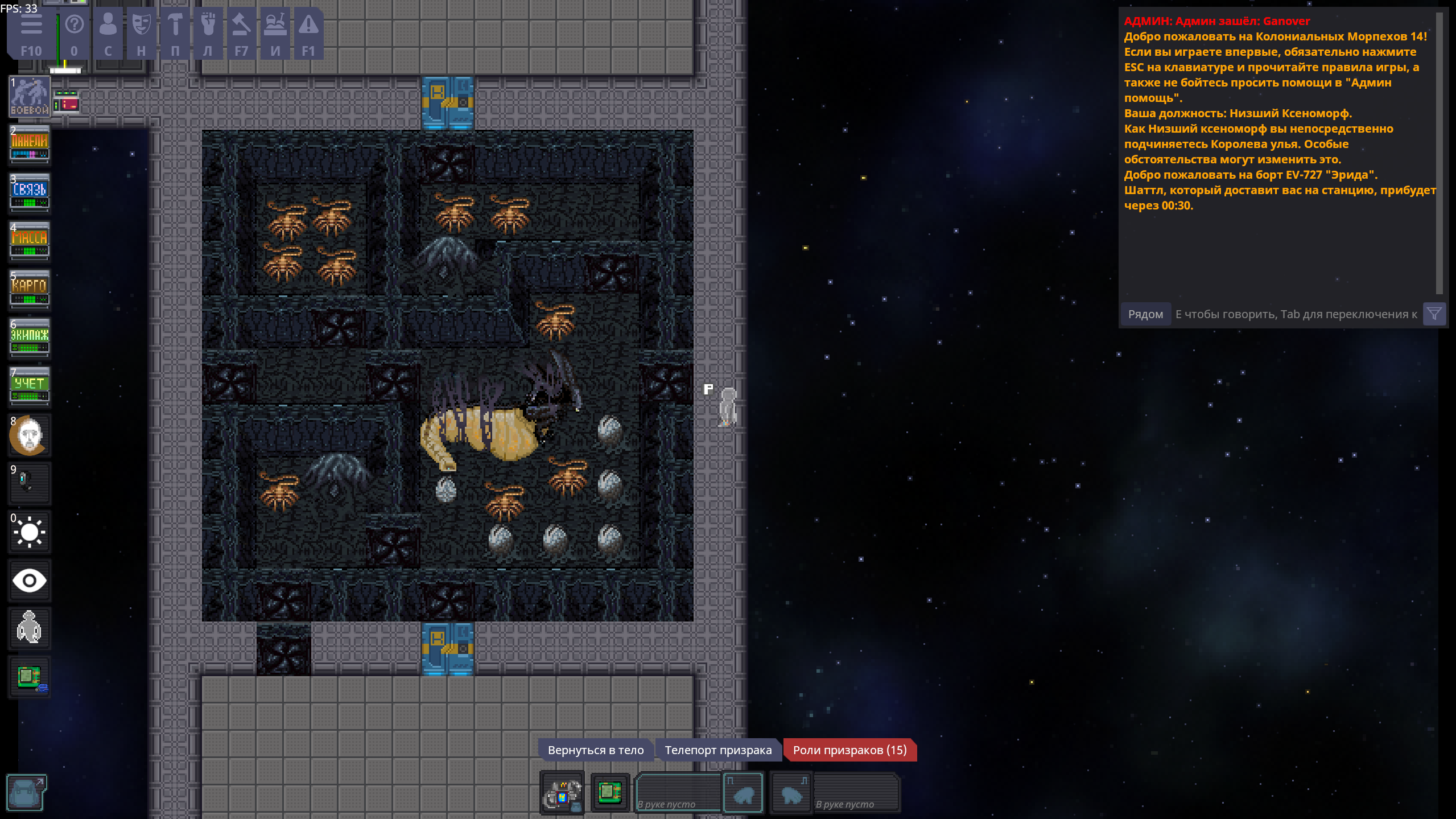
Task: Activate the 'КАРГО' action slot
Action: [30, 290]
